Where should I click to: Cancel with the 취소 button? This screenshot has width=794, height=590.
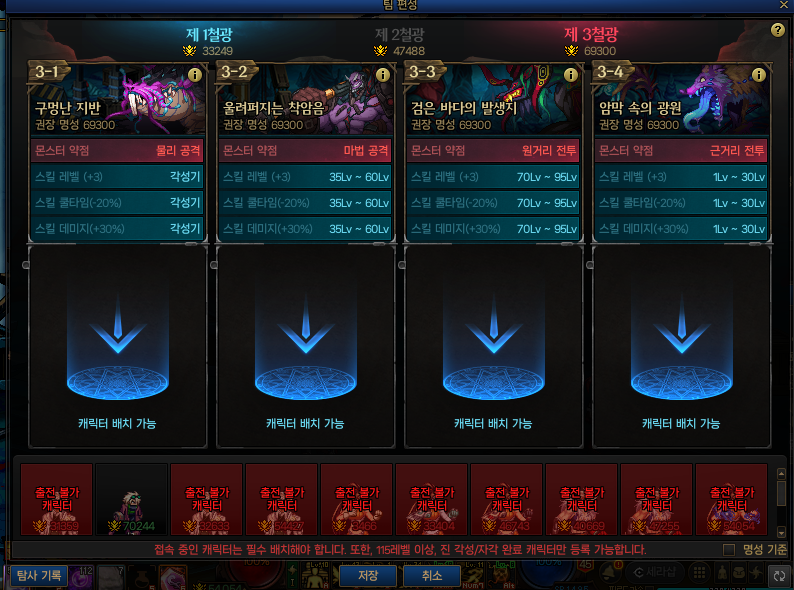(431, 576)
